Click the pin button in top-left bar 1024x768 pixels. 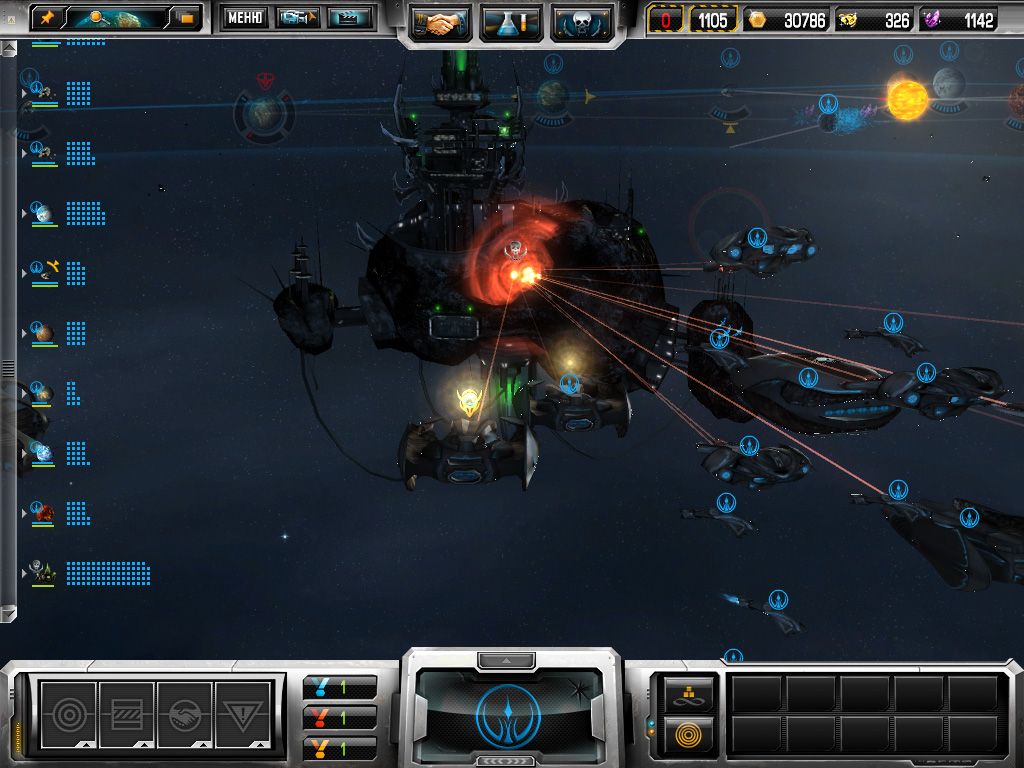tap(47, 17)
